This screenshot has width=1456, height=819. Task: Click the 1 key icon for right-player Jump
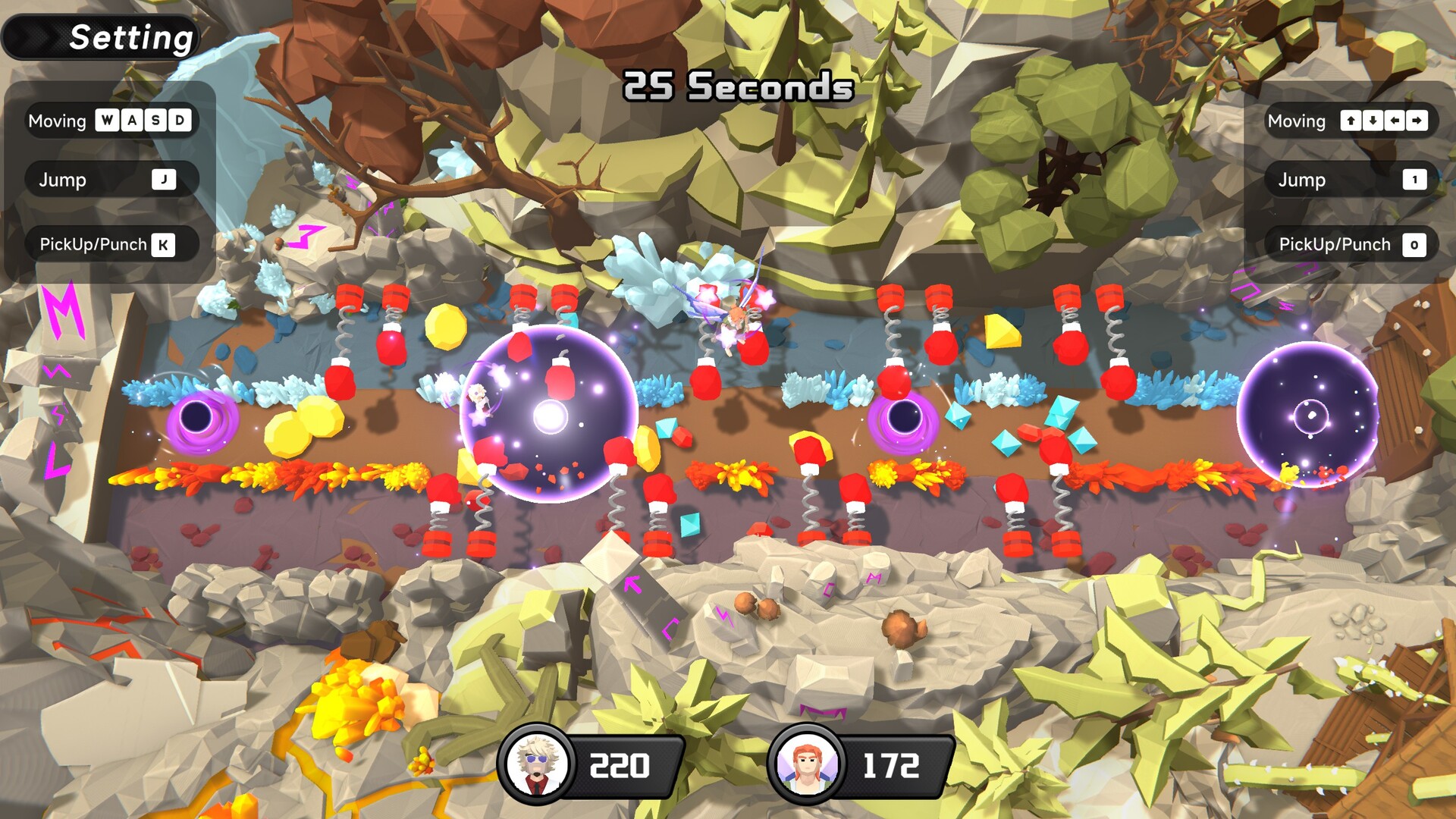tap(1414, 180)
